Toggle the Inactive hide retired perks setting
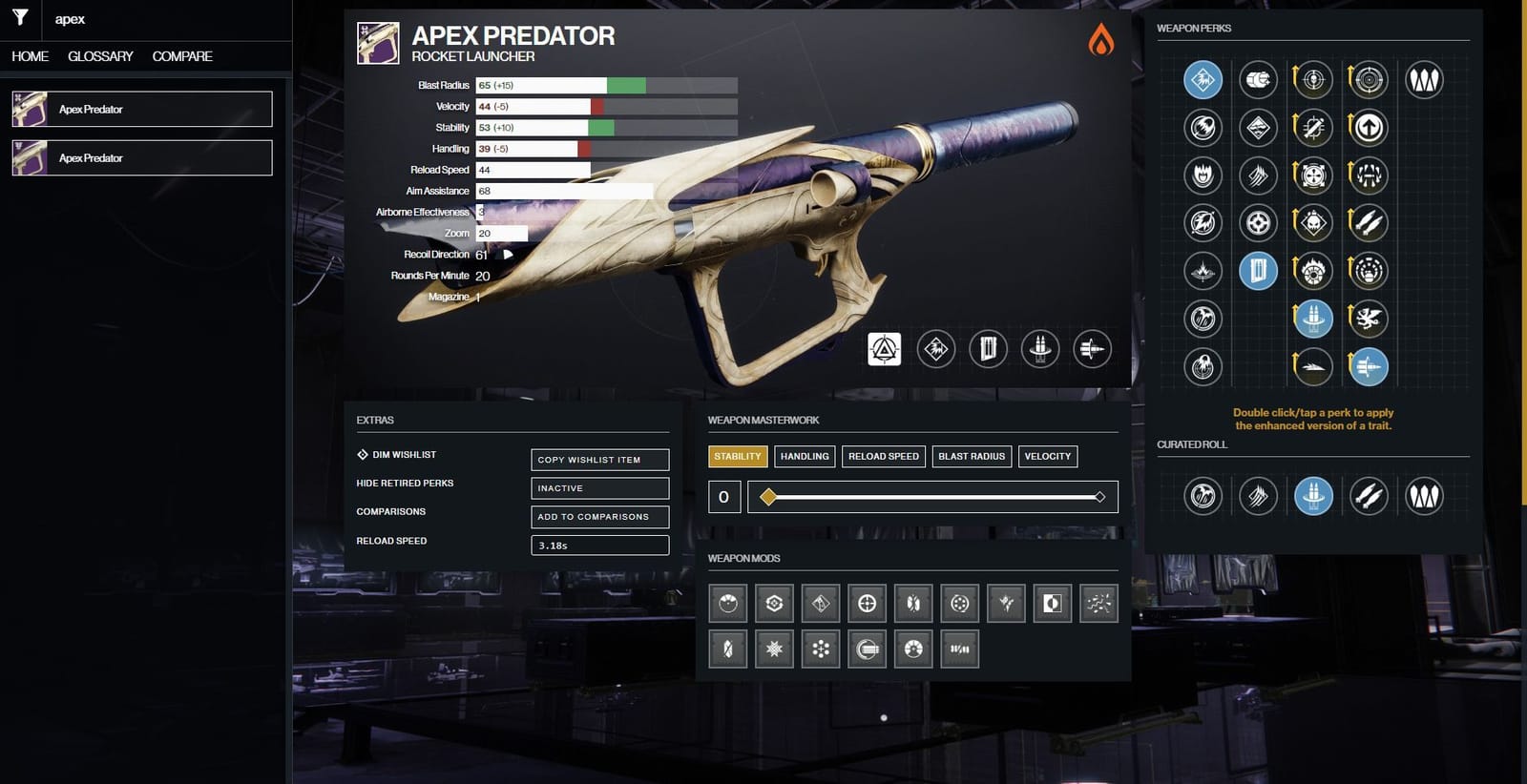The width and height of the screenshot is (1527, 784). tap(599, 487)
